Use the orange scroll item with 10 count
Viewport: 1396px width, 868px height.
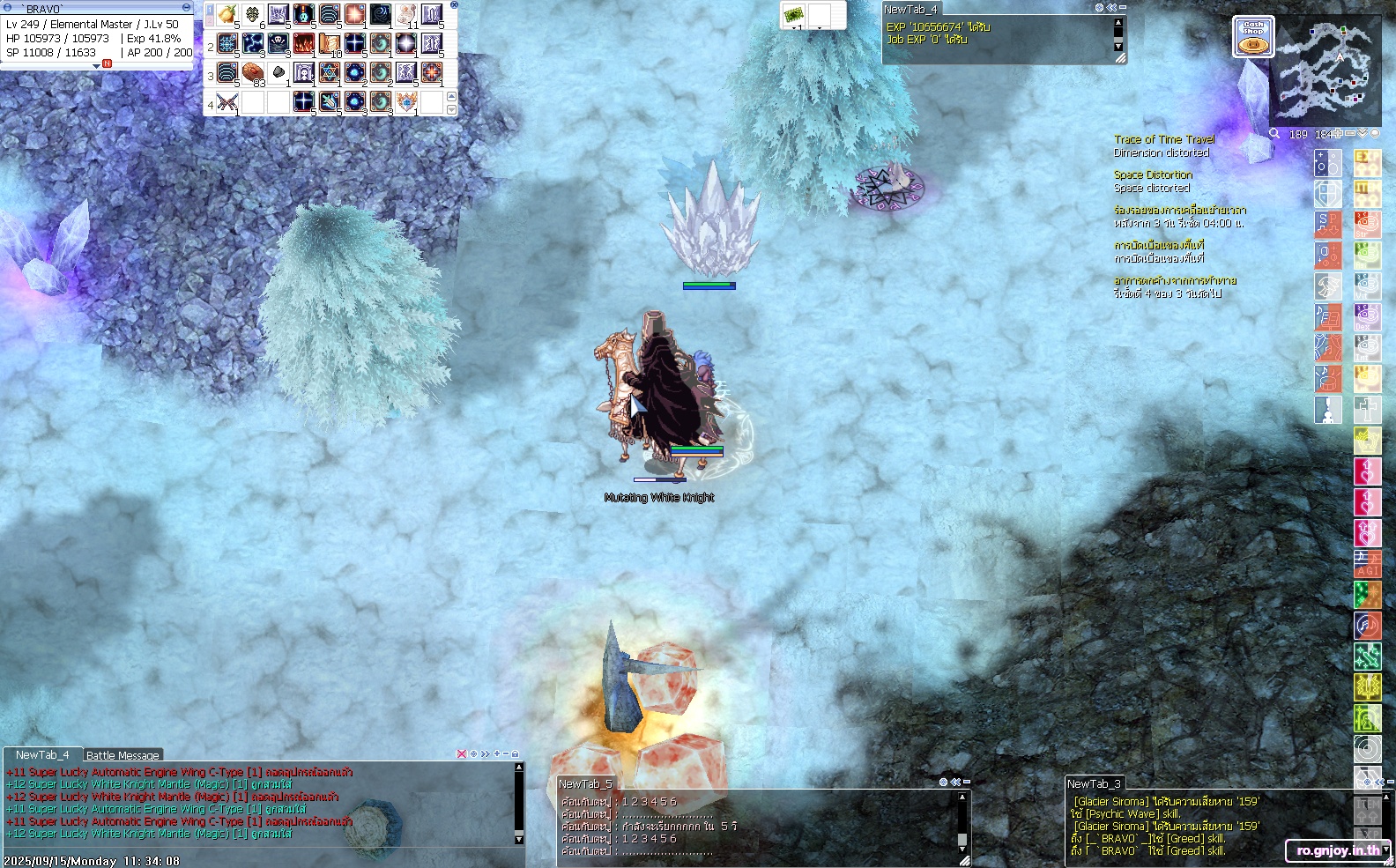(330, 43)
